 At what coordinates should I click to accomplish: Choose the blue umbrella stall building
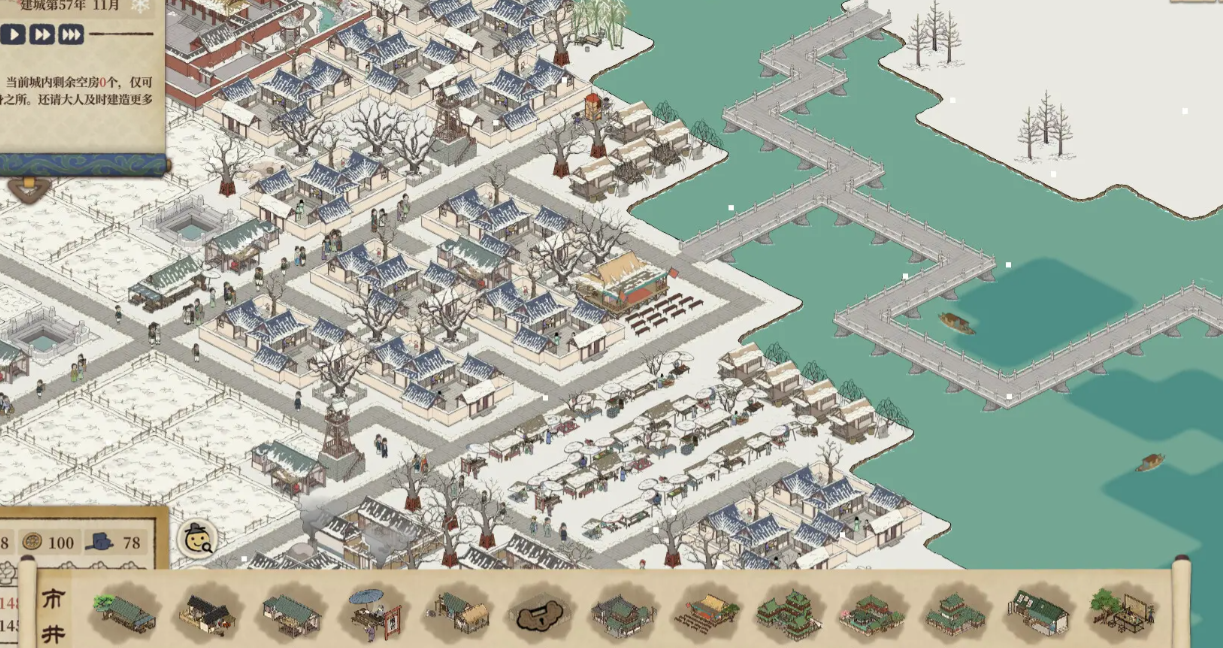(374, 609)
